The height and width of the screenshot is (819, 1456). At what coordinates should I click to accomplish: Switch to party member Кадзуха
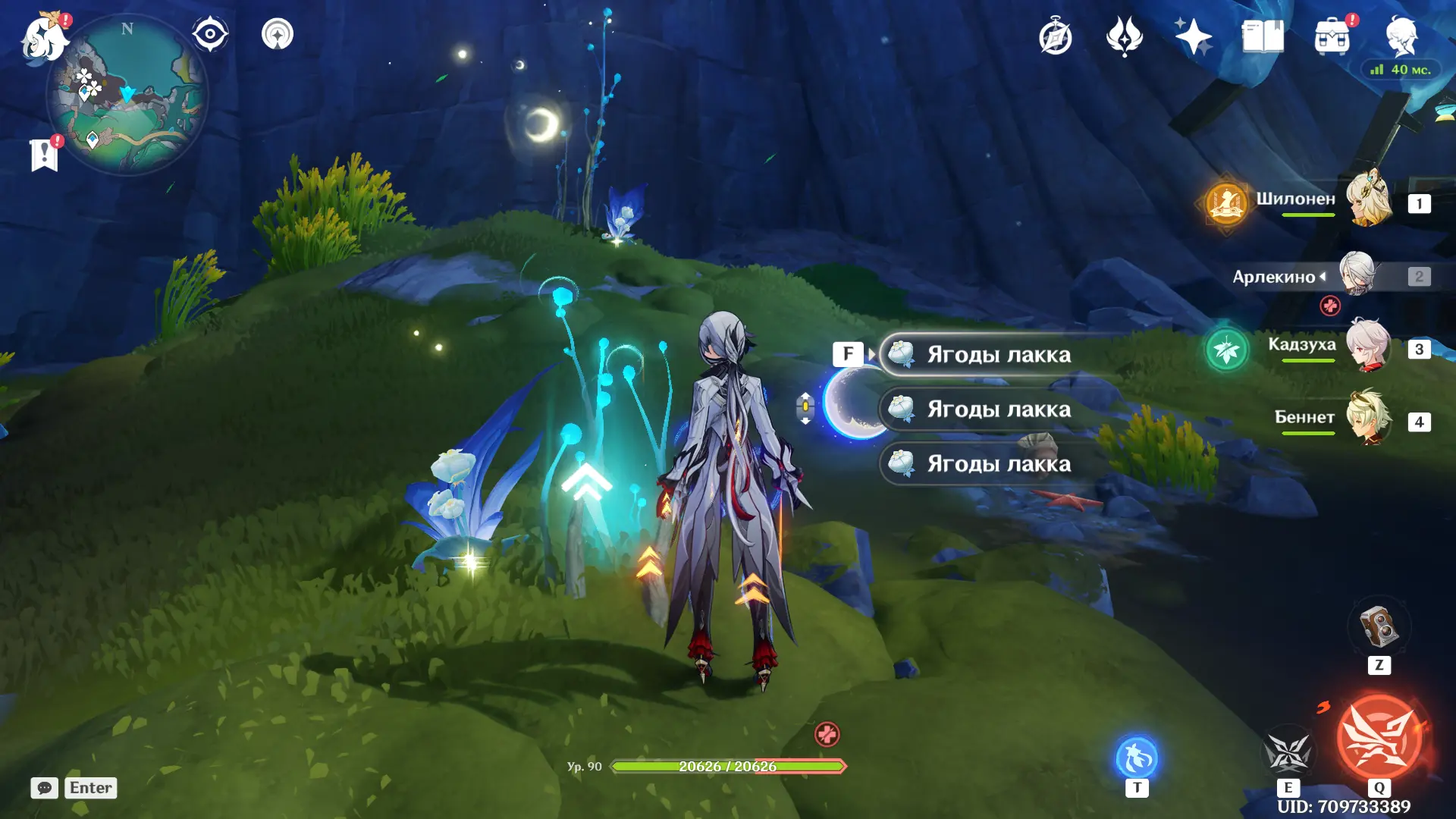pyautogui.click(x=1368, y=347)
